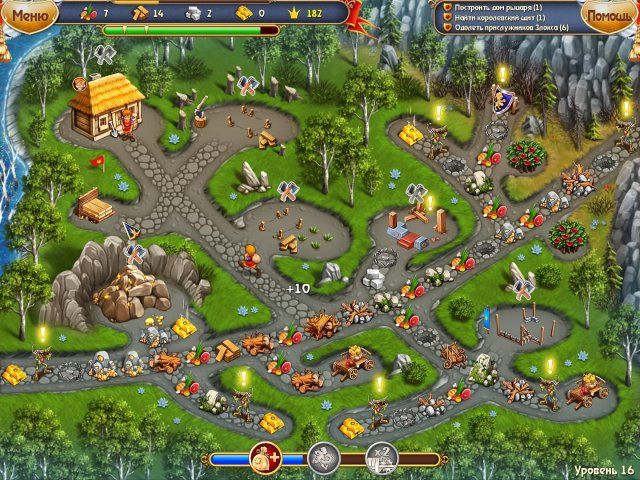Select the defeat minions objective
Screen dimensions: 640x480
coord(505,28)
